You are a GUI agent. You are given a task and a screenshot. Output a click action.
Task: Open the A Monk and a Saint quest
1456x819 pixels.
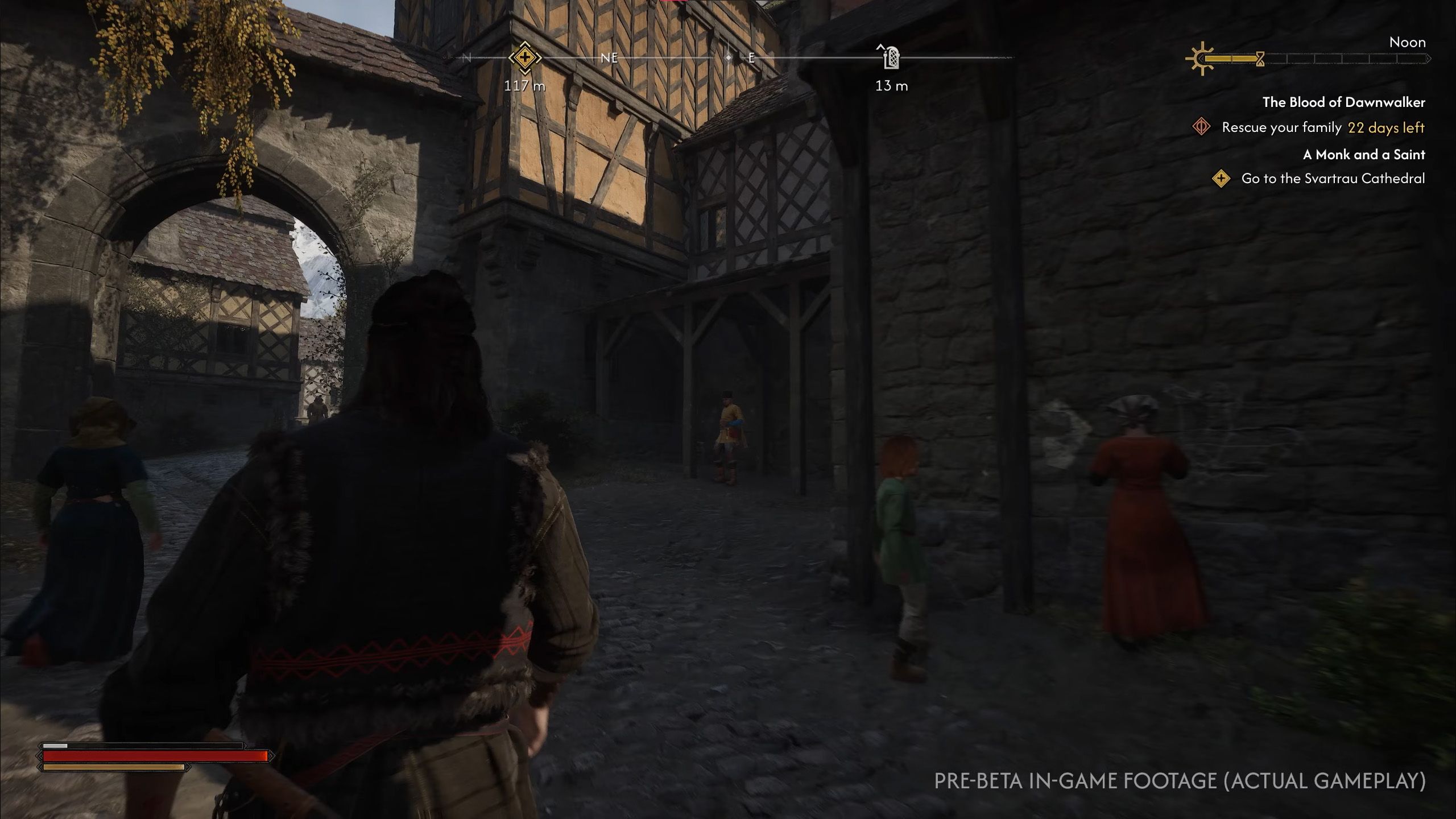tap(1364, 155)
